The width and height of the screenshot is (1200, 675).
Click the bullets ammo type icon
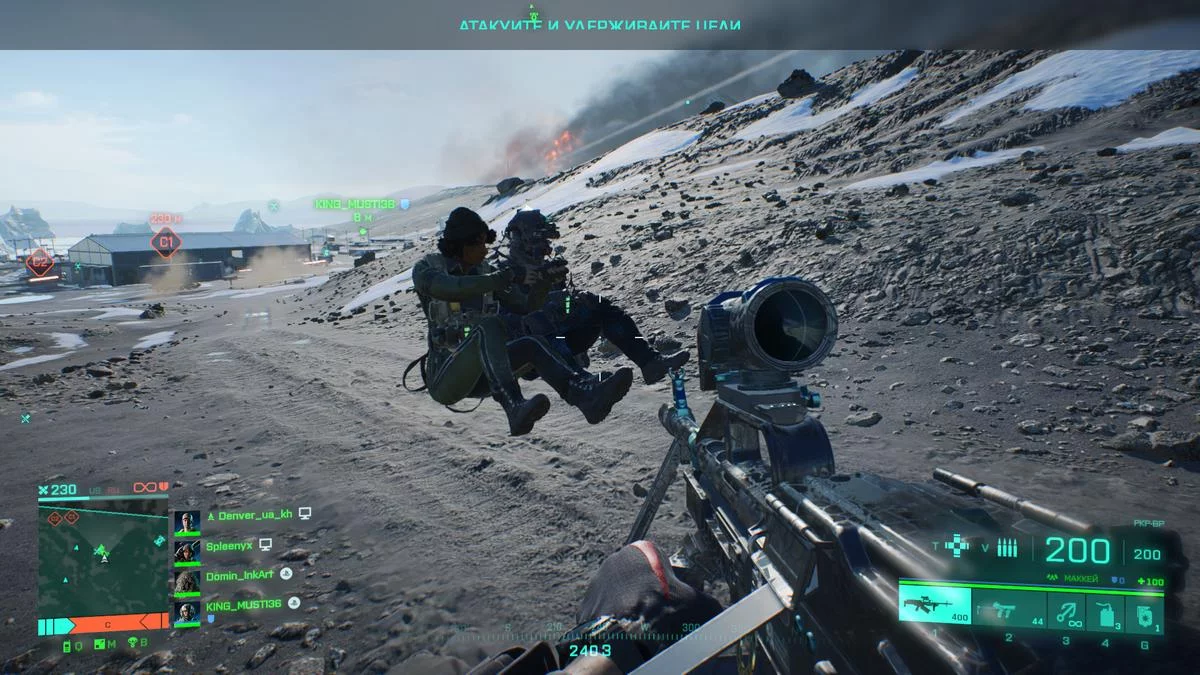(1007, 547)
